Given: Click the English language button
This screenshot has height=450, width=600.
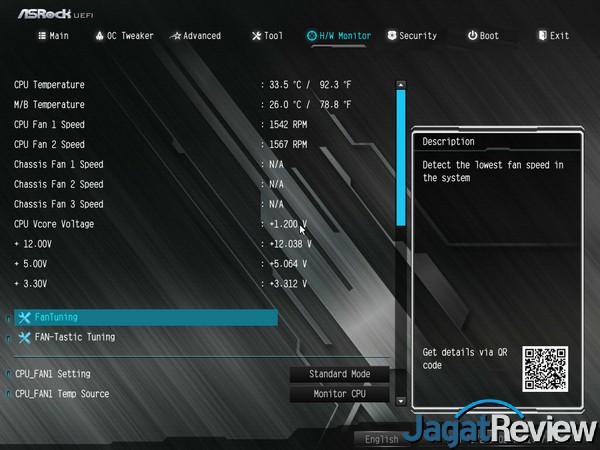Looking at the screenshot, I should (x=382, y=439).
